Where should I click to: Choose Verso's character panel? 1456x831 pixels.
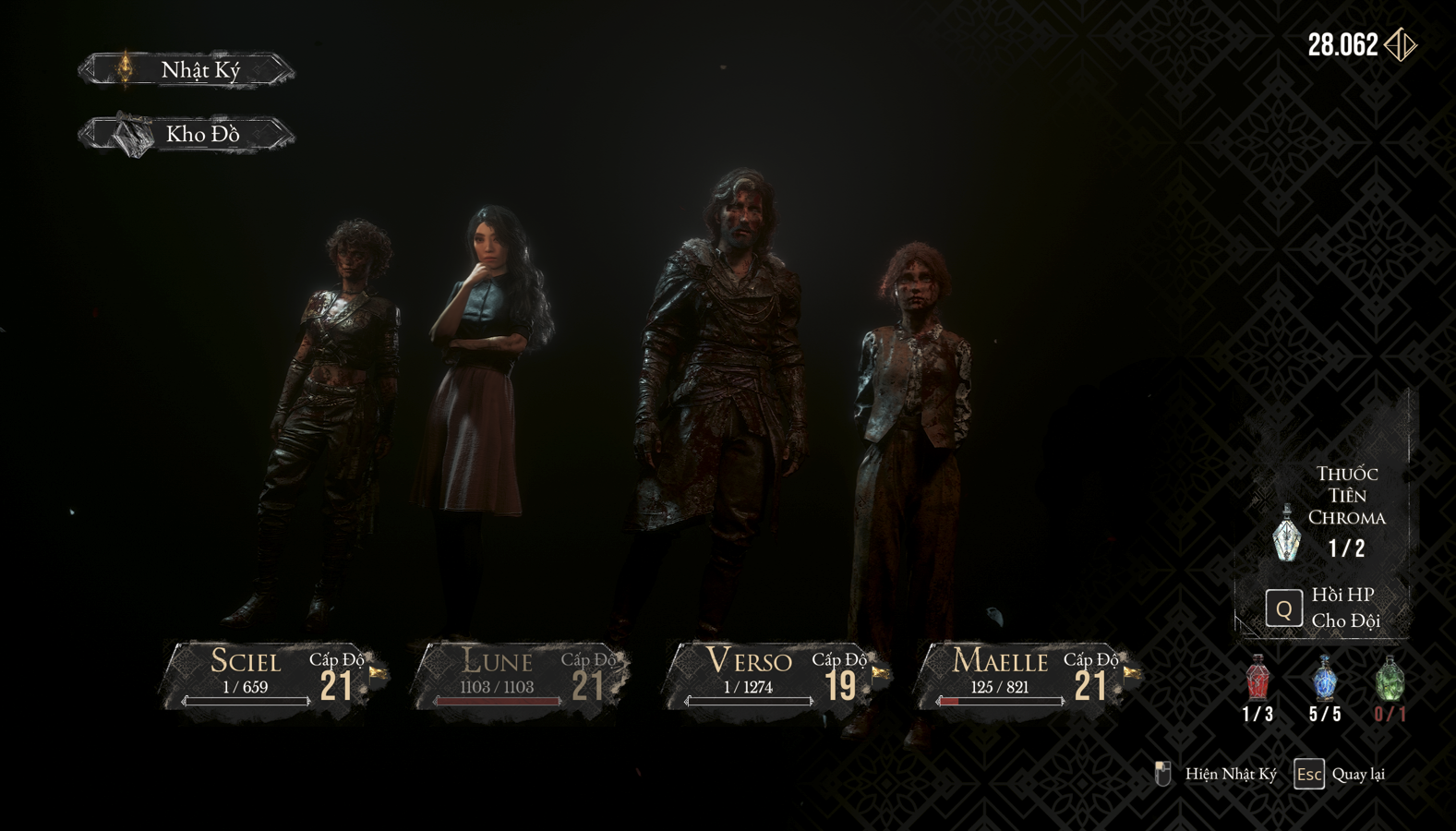pos(776,676)
